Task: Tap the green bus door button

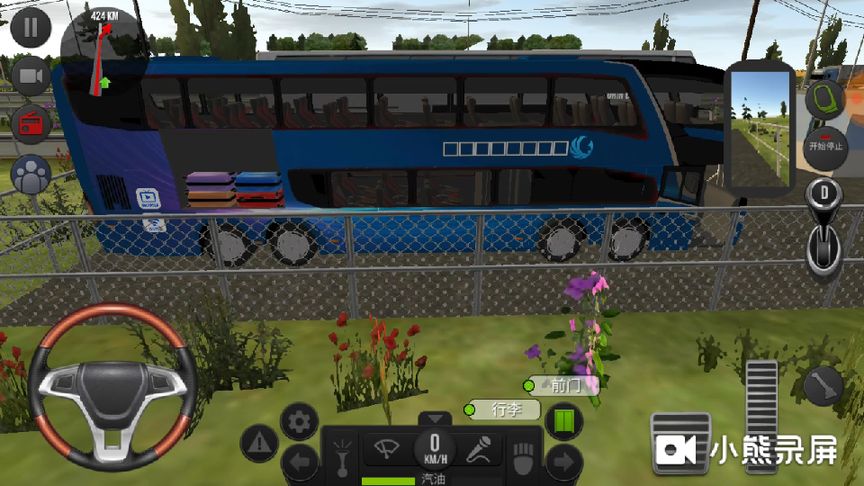Action: click(565, 420)
